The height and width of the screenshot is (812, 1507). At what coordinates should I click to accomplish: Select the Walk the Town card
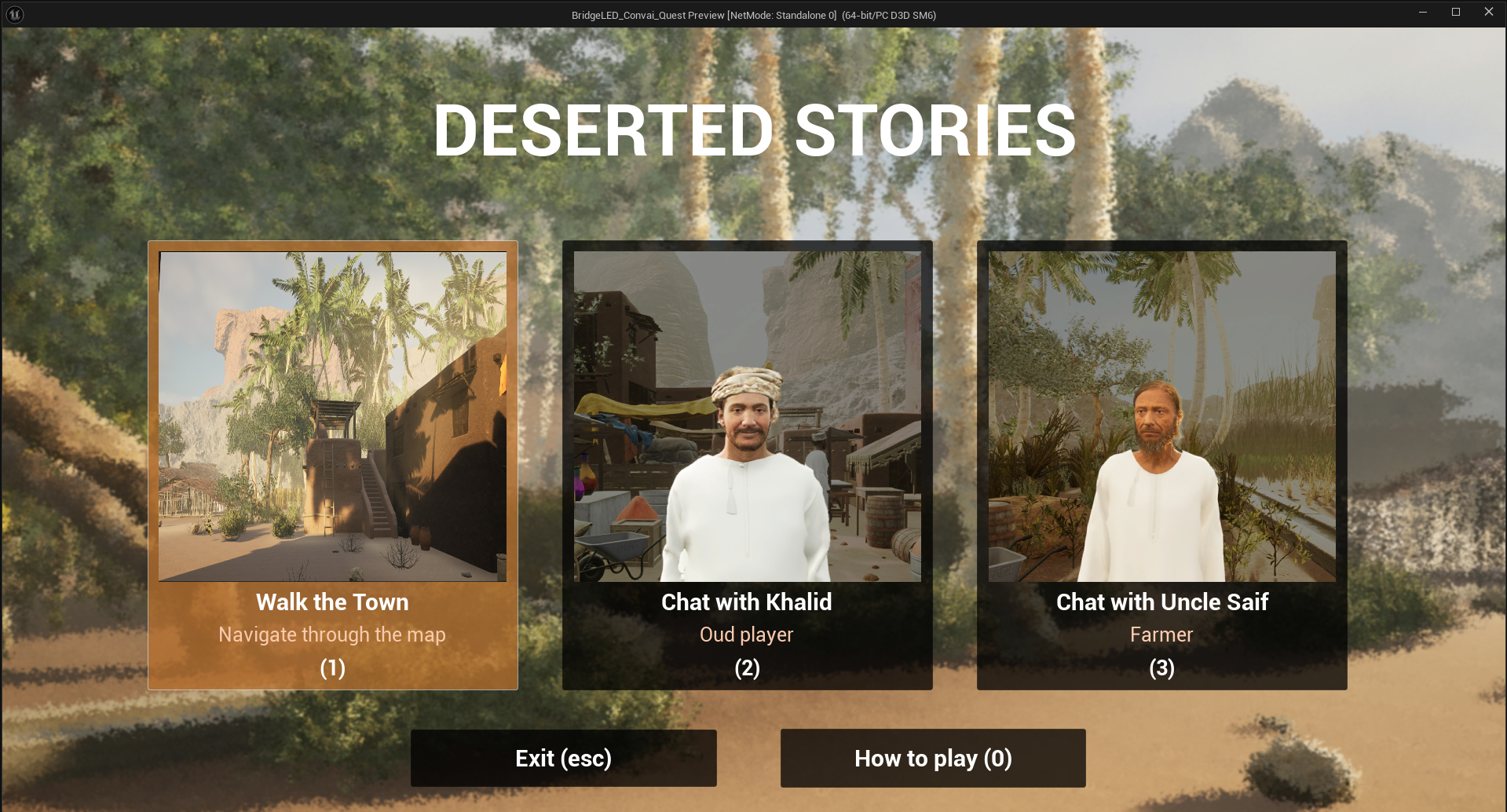tap(333, 465)
